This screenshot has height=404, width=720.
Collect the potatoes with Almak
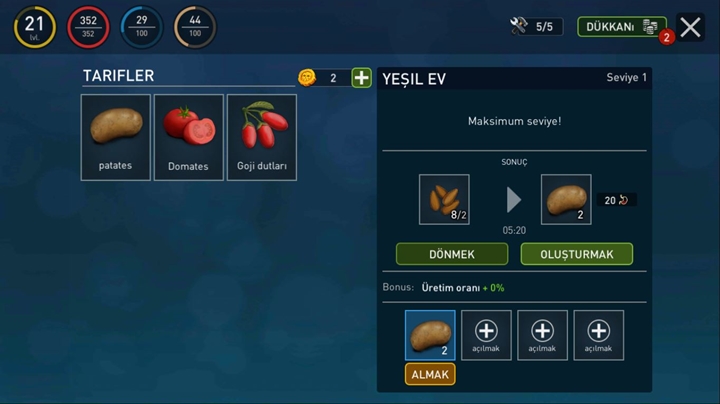coord(430,374)
